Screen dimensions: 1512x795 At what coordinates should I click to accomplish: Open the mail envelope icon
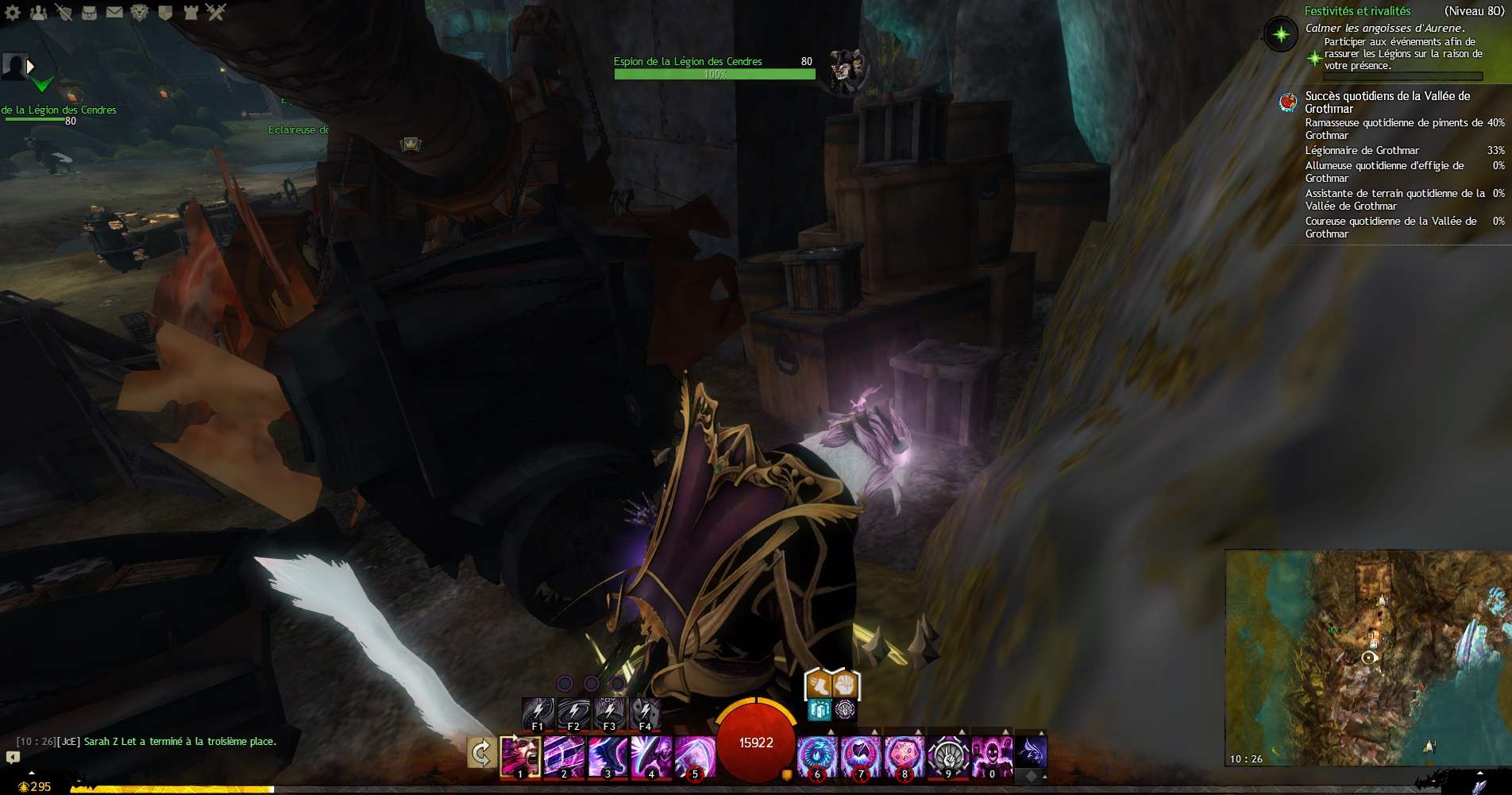pyautogui.click(x=114, y=12)
